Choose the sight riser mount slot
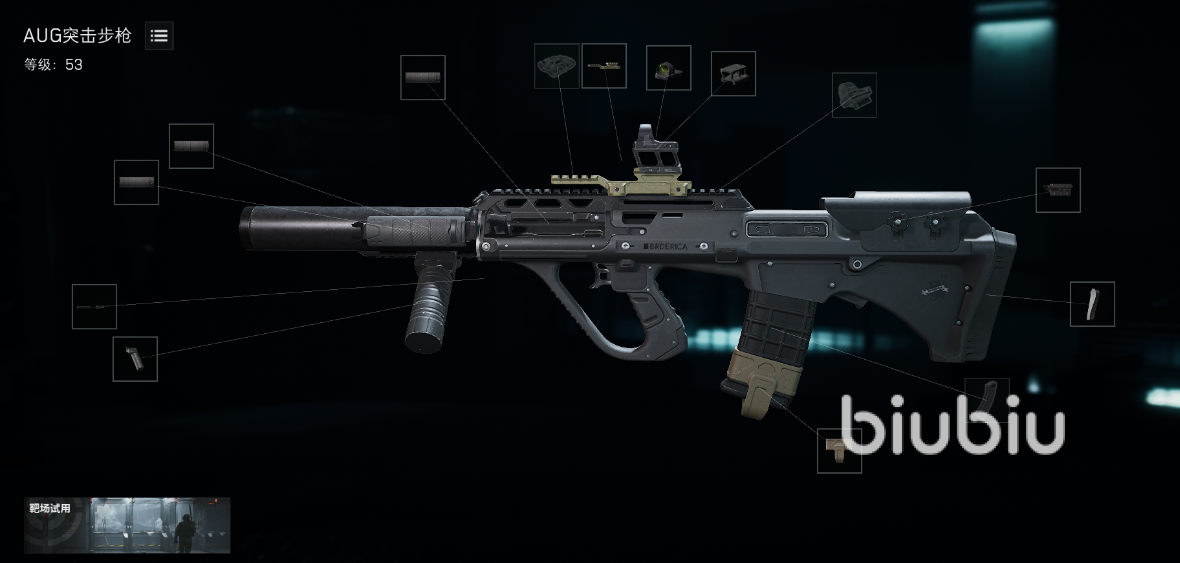 733,74
